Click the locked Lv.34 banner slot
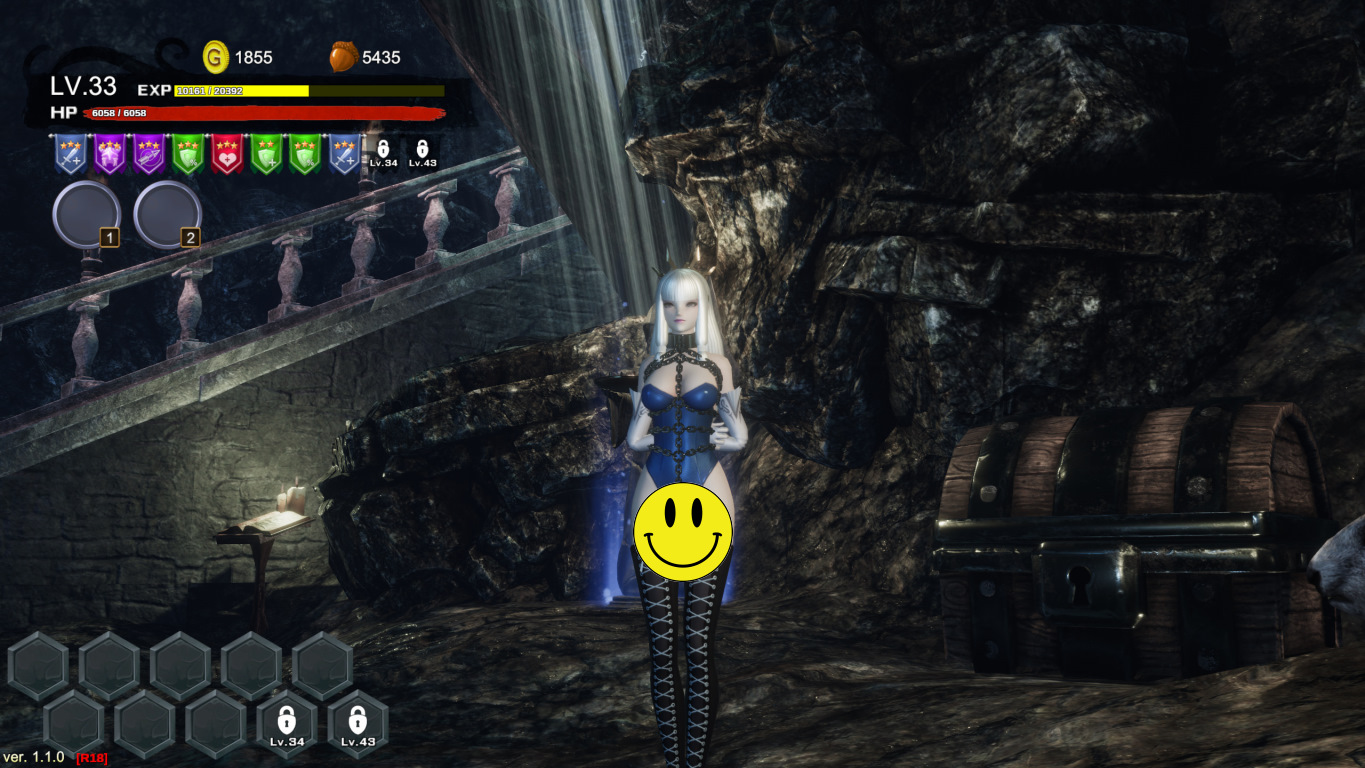Image resolution: width=1365 pixels, height=768 pixels. click(383, 153)
